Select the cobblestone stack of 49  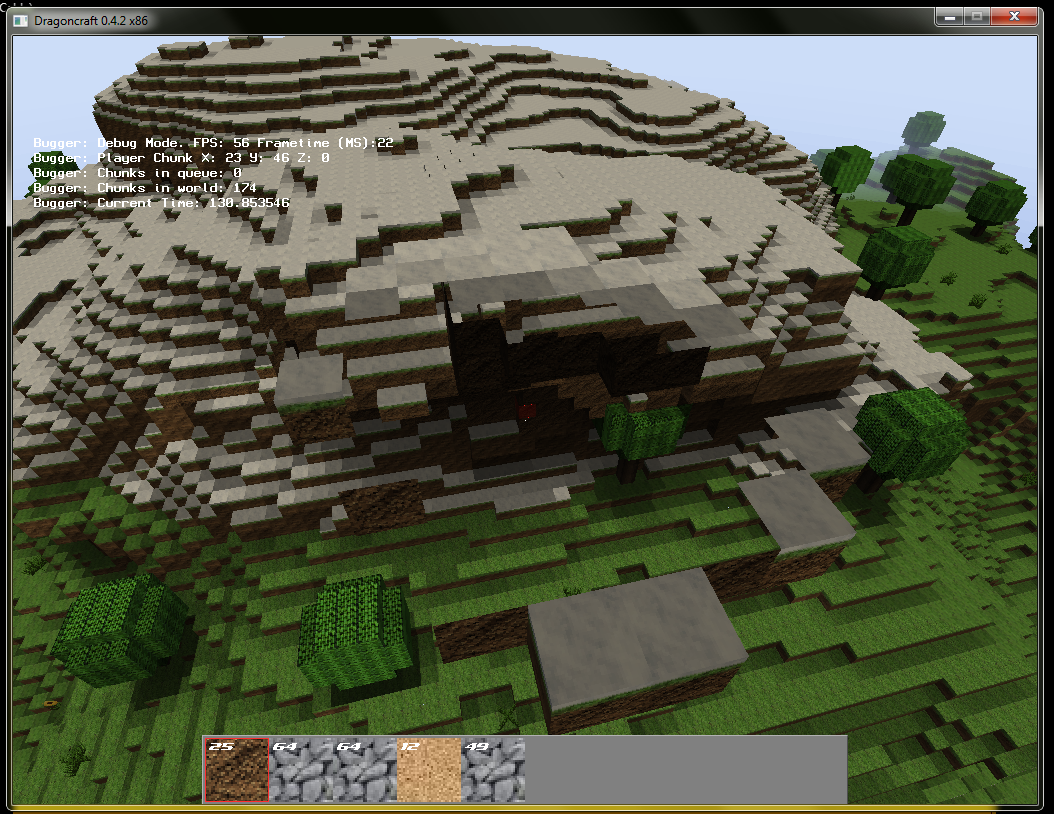tap(493, 769)
